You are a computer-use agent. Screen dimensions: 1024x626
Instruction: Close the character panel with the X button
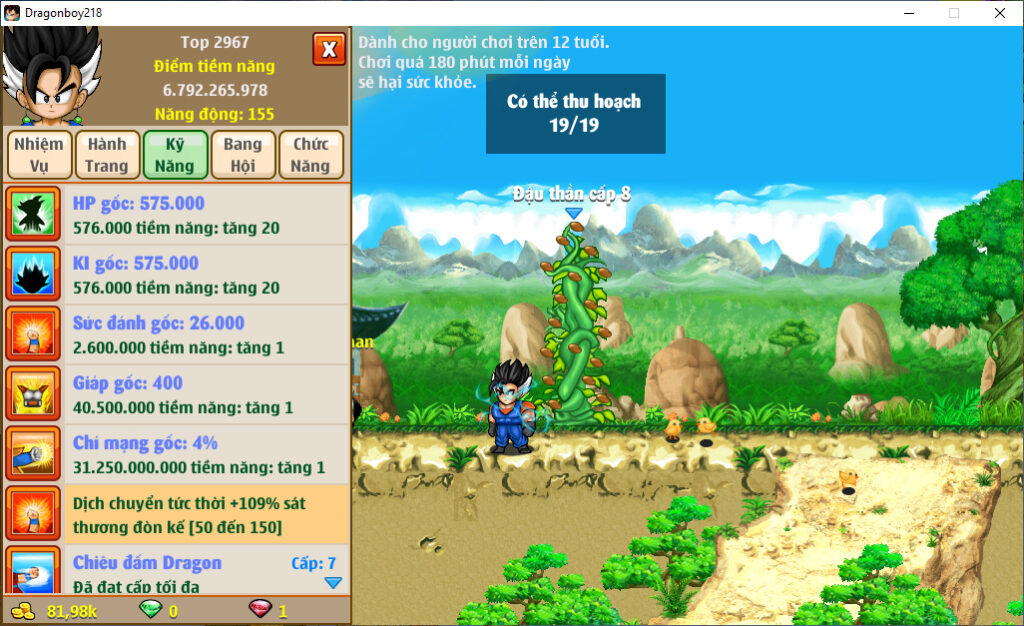(x=329, y=49)
